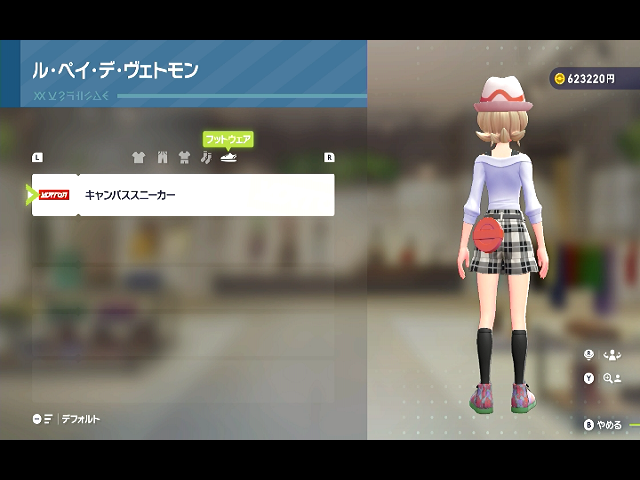Select the footwear sneaker tab
640x480 pixels.
point(229,157)
